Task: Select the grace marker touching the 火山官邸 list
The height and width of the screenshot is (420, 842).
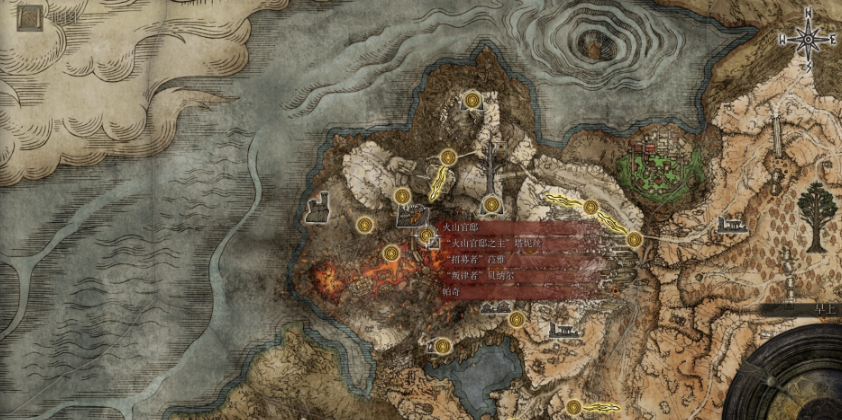Action: [x=426, y=237]
